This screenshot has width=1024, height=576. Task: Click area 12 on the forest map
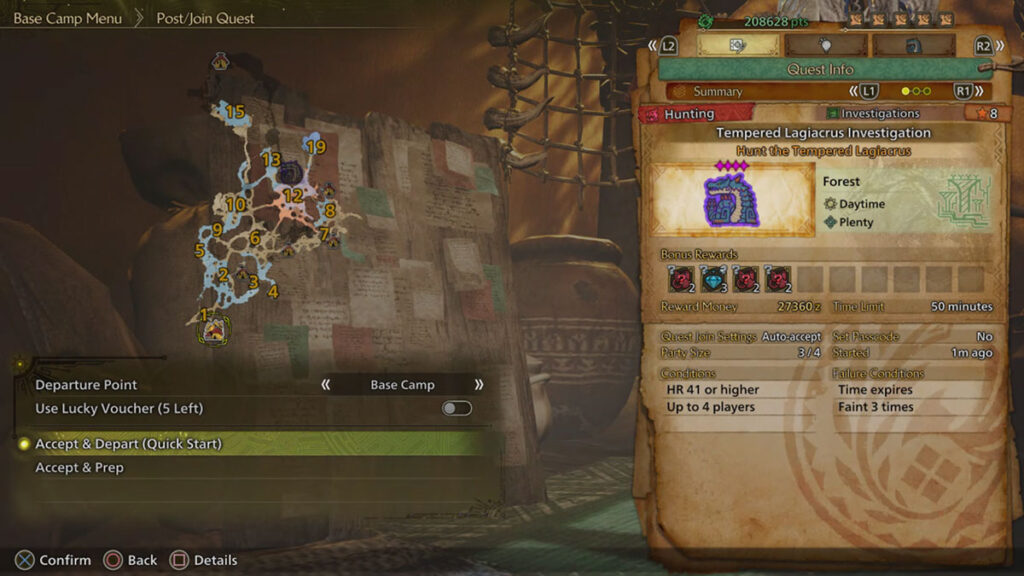click(x=292, y=195)
